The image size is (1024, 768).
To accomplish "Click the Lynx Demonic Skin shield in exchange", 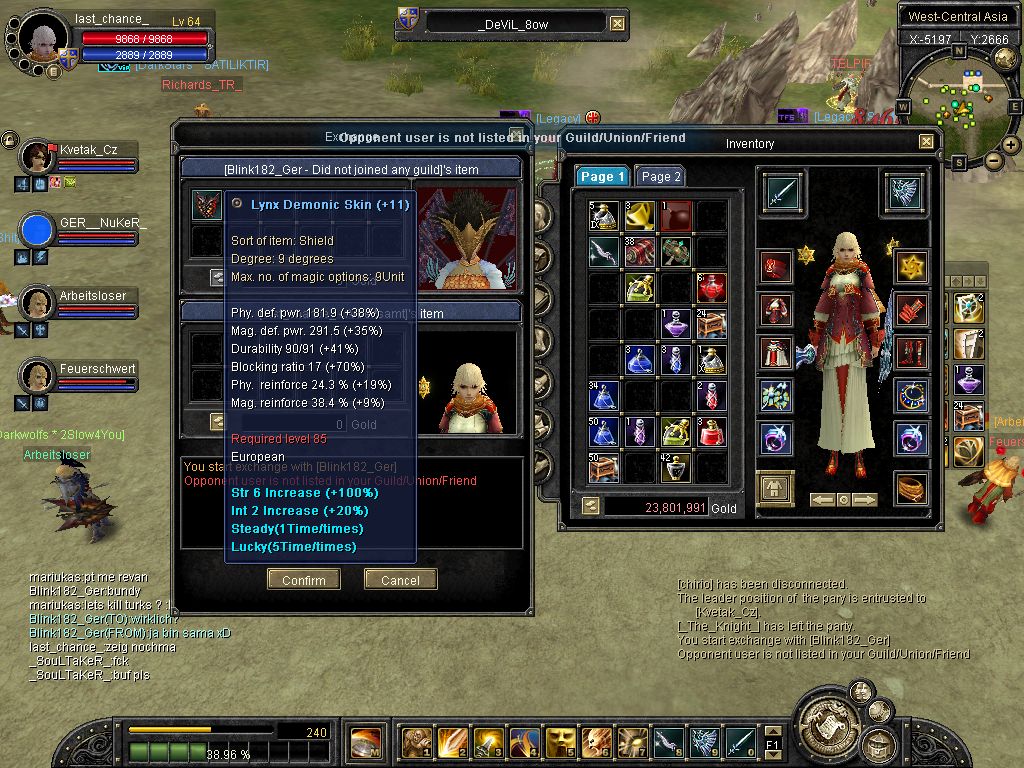I will [207, 205].
